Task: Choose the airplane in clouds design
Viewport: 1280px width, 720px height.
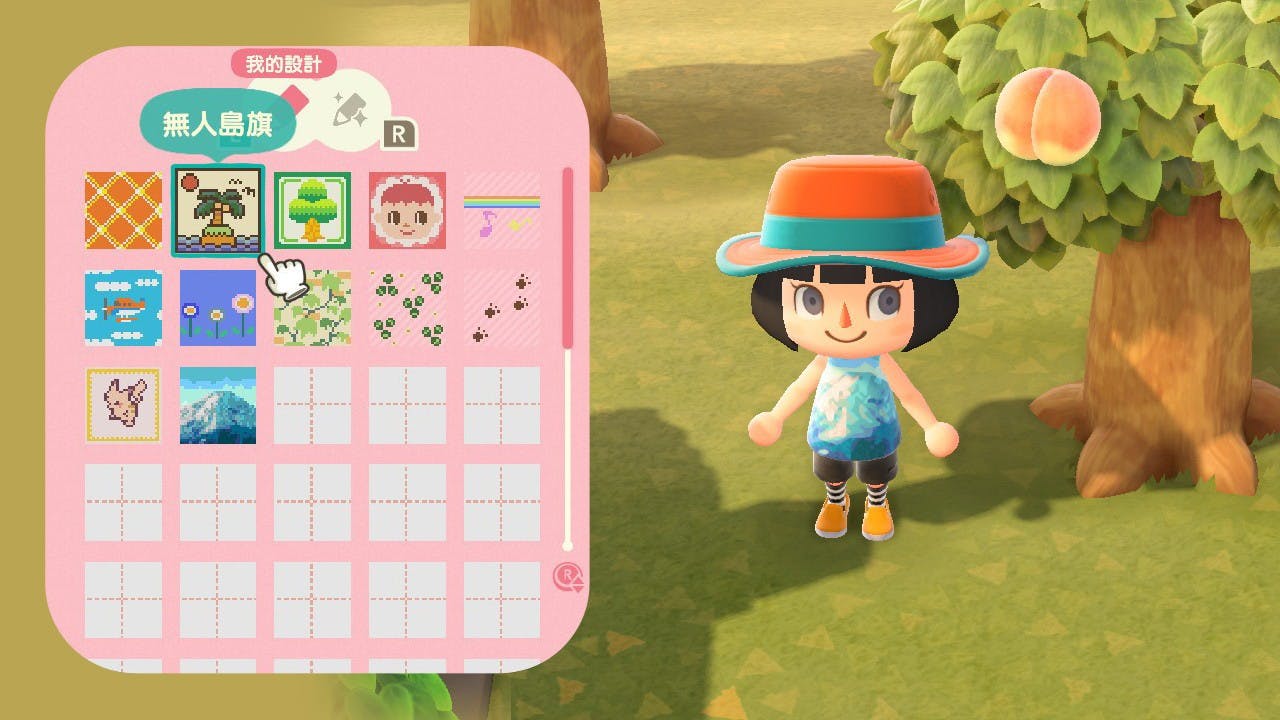Action: (x=124, y=307)
